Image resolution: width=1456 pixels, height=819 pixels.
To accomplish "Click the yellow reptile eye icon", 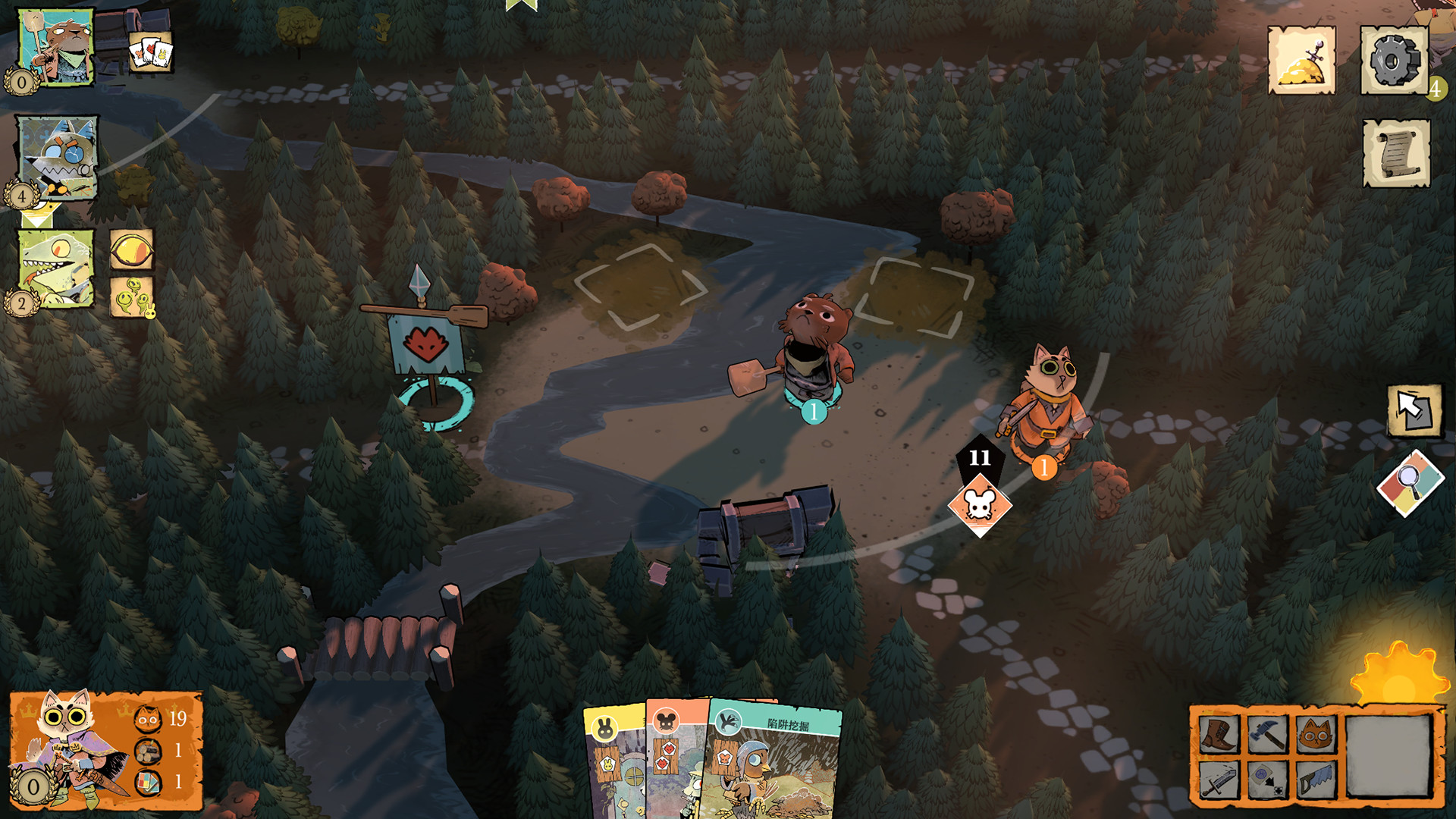I will 132,249.
